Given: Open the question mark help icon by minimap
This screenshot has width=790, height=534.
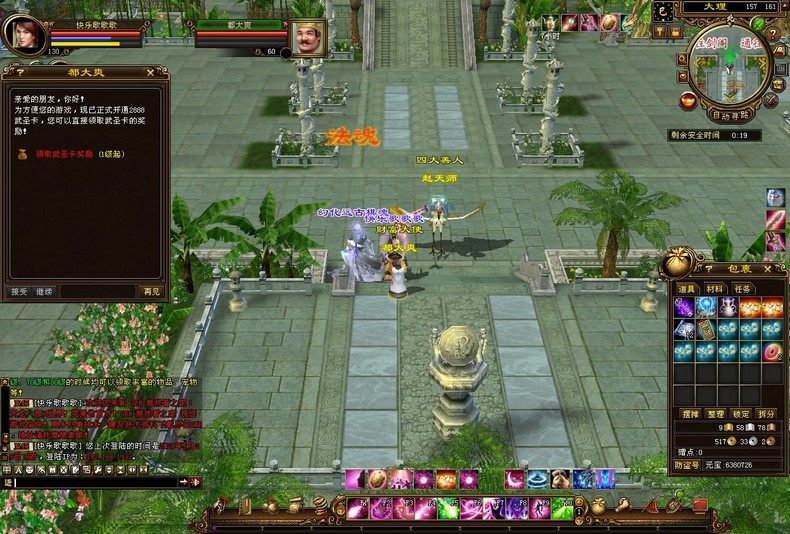Looking at the screenshot, I should [666, 9].
